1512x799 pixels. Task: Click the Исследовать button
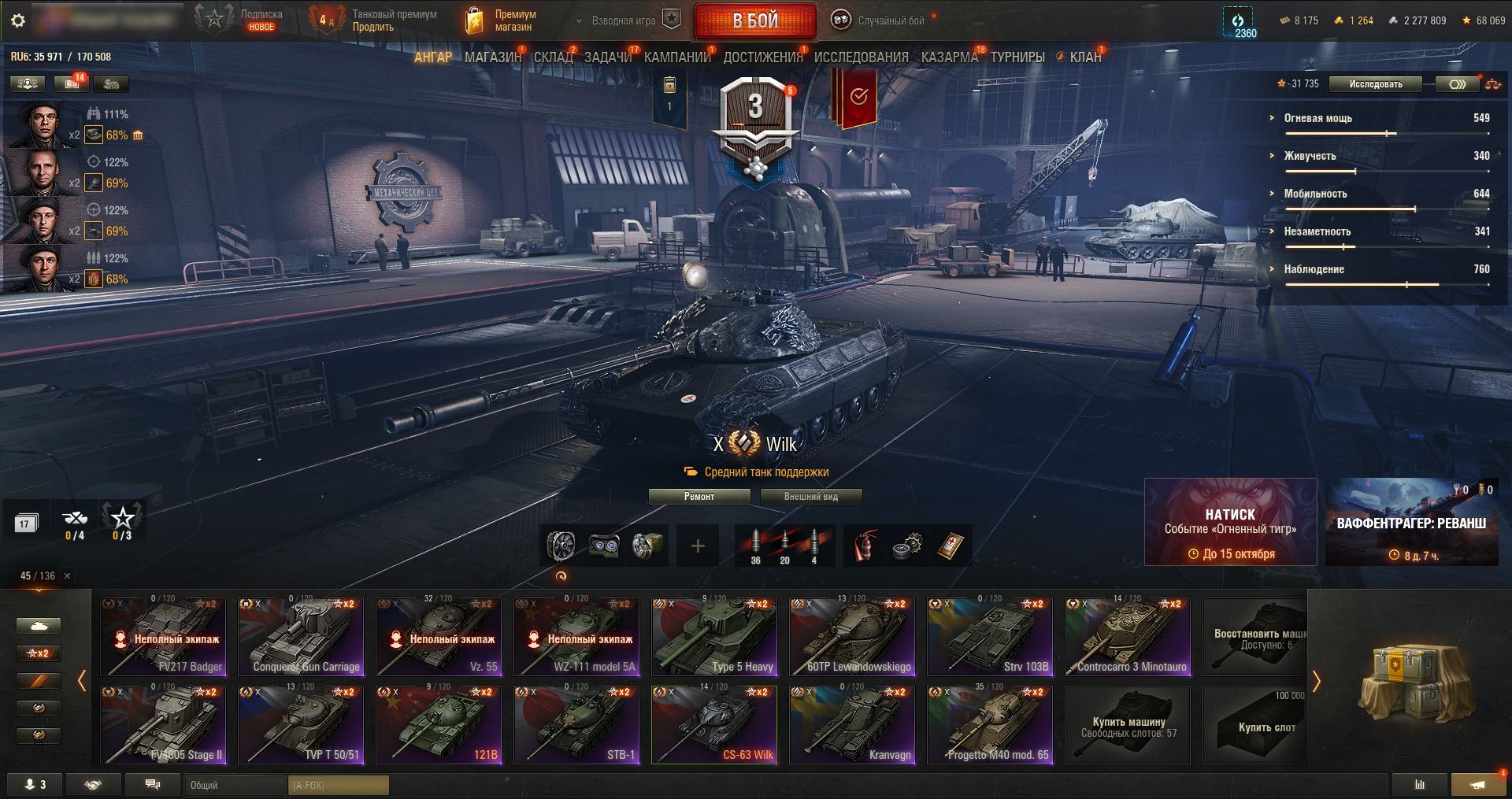pyautogui.click(x=1375, y=84)
